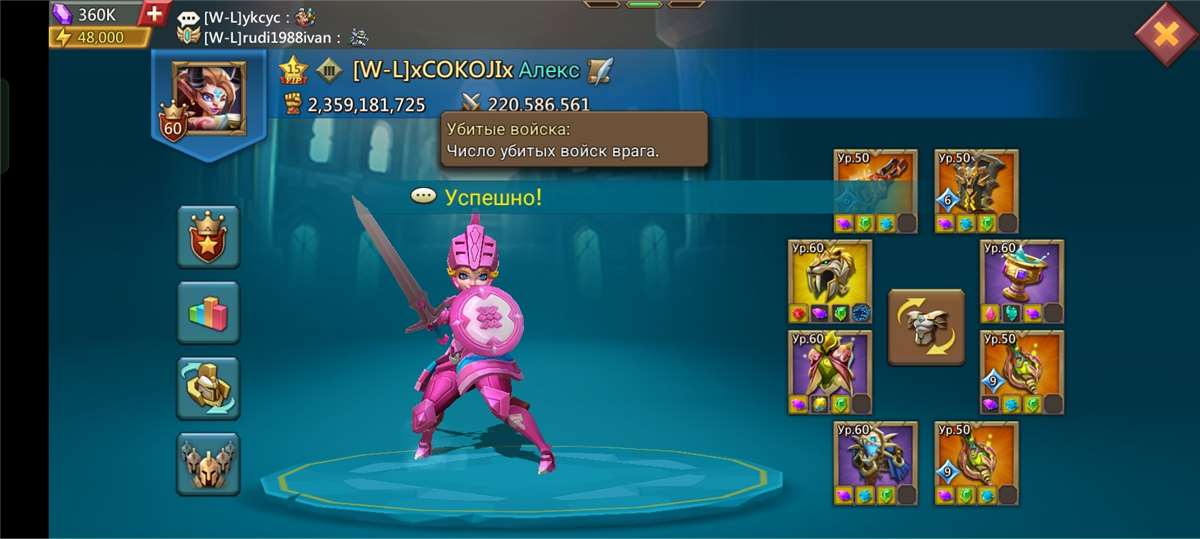This screenshot has width=1200, height=539.
Task: Tap the fist might icon
Action: coord(293,104)
